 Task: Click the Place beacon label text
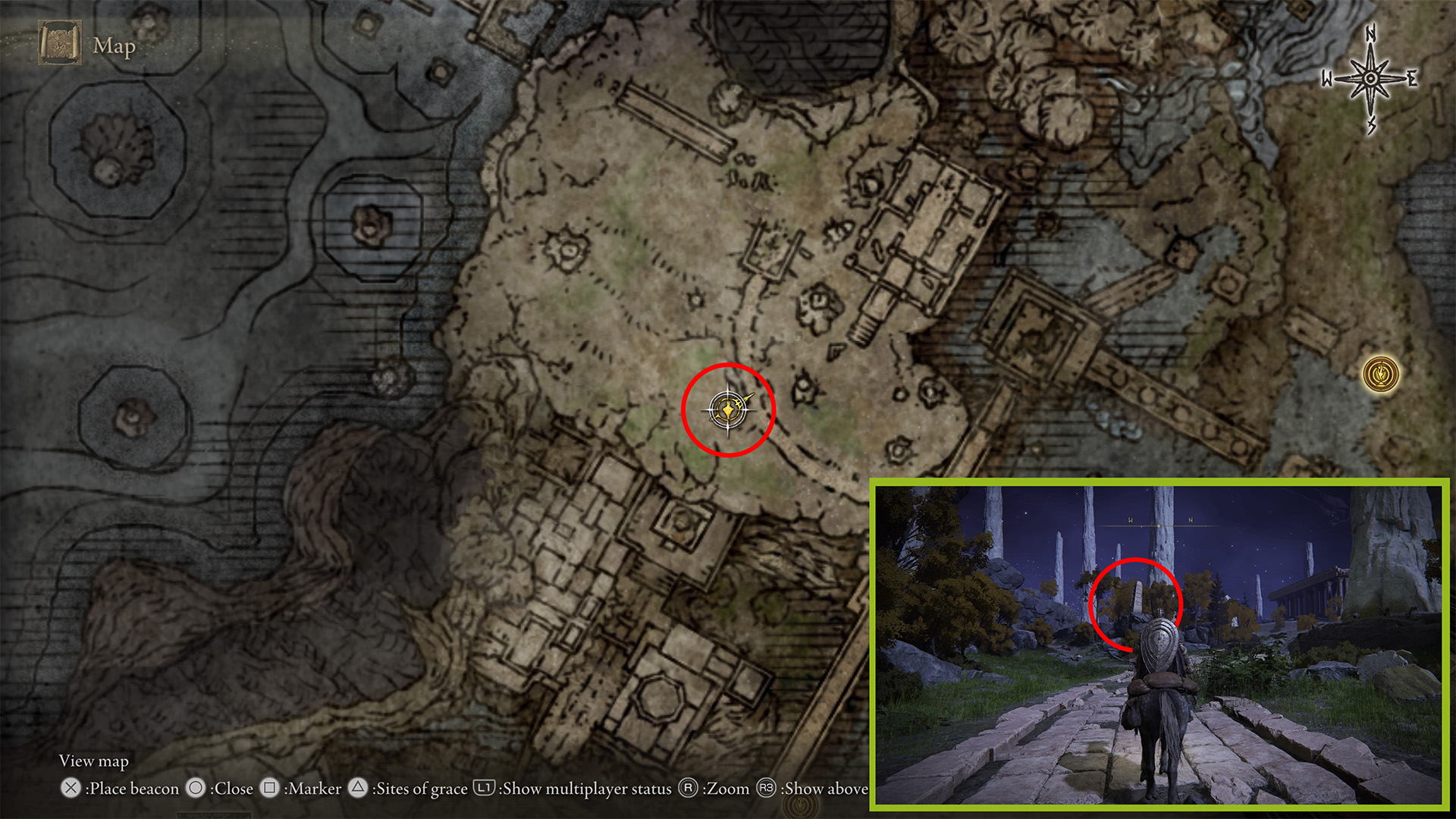(132, 789)
